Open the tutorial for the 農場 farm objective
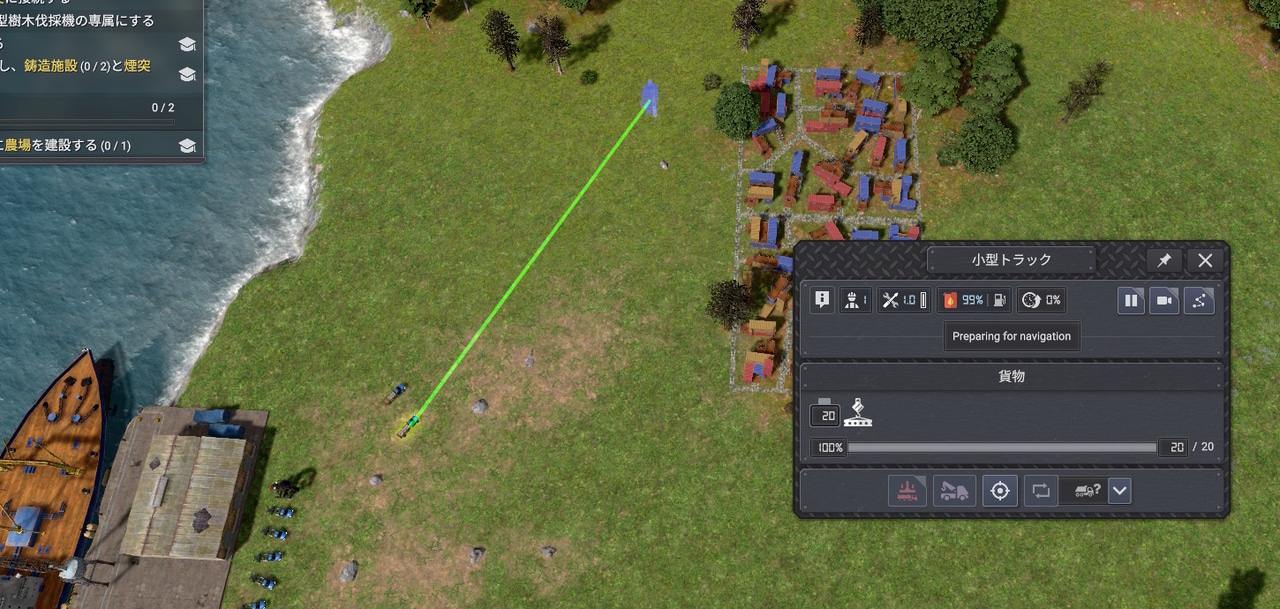This screenshot has width=1280, height=609. (186, 146)
